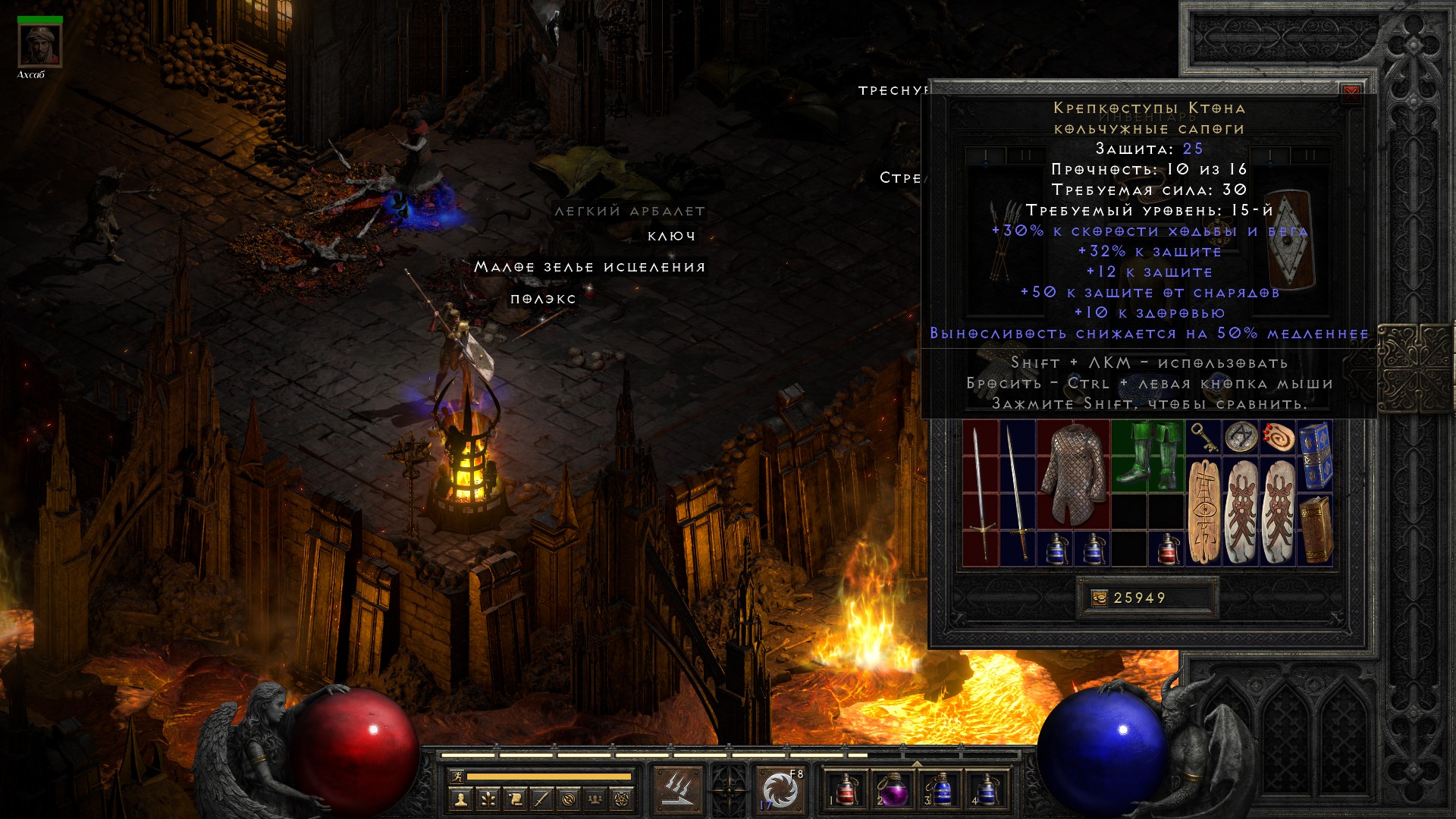Select the brown tome in inventory
The height and width of the screenshot is (819, 1456).
coord(1316,529)
